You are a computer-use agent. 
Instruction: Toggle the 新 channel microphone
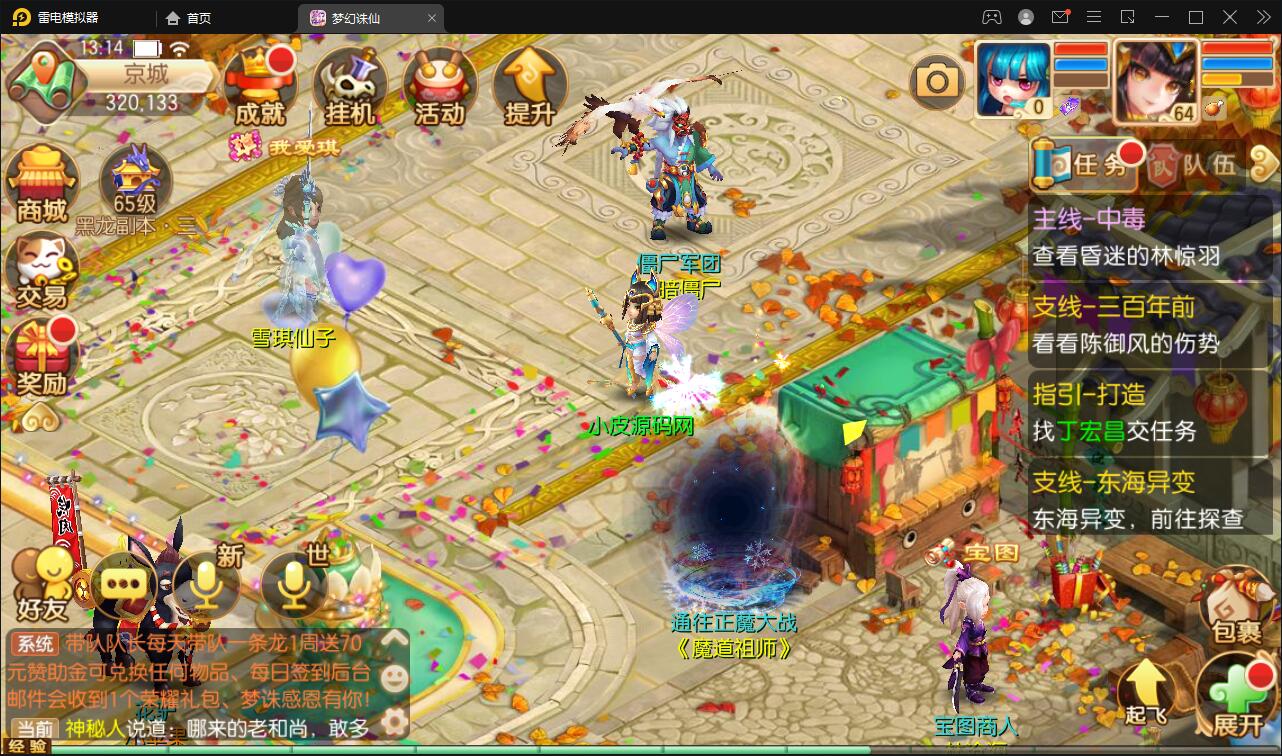click(x=208, y=585)
